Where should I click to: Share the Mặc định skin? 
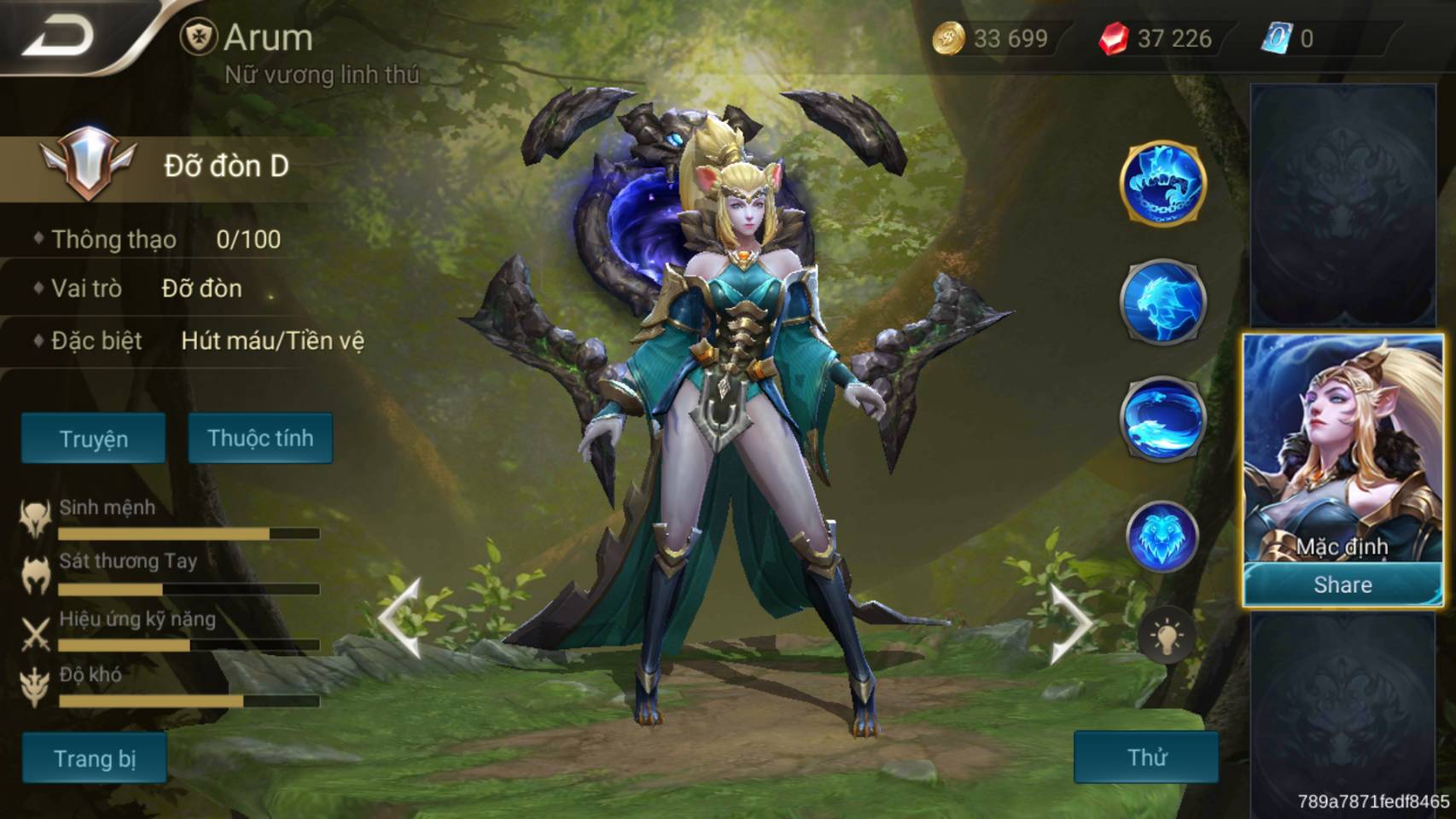tap(1342, 585)
